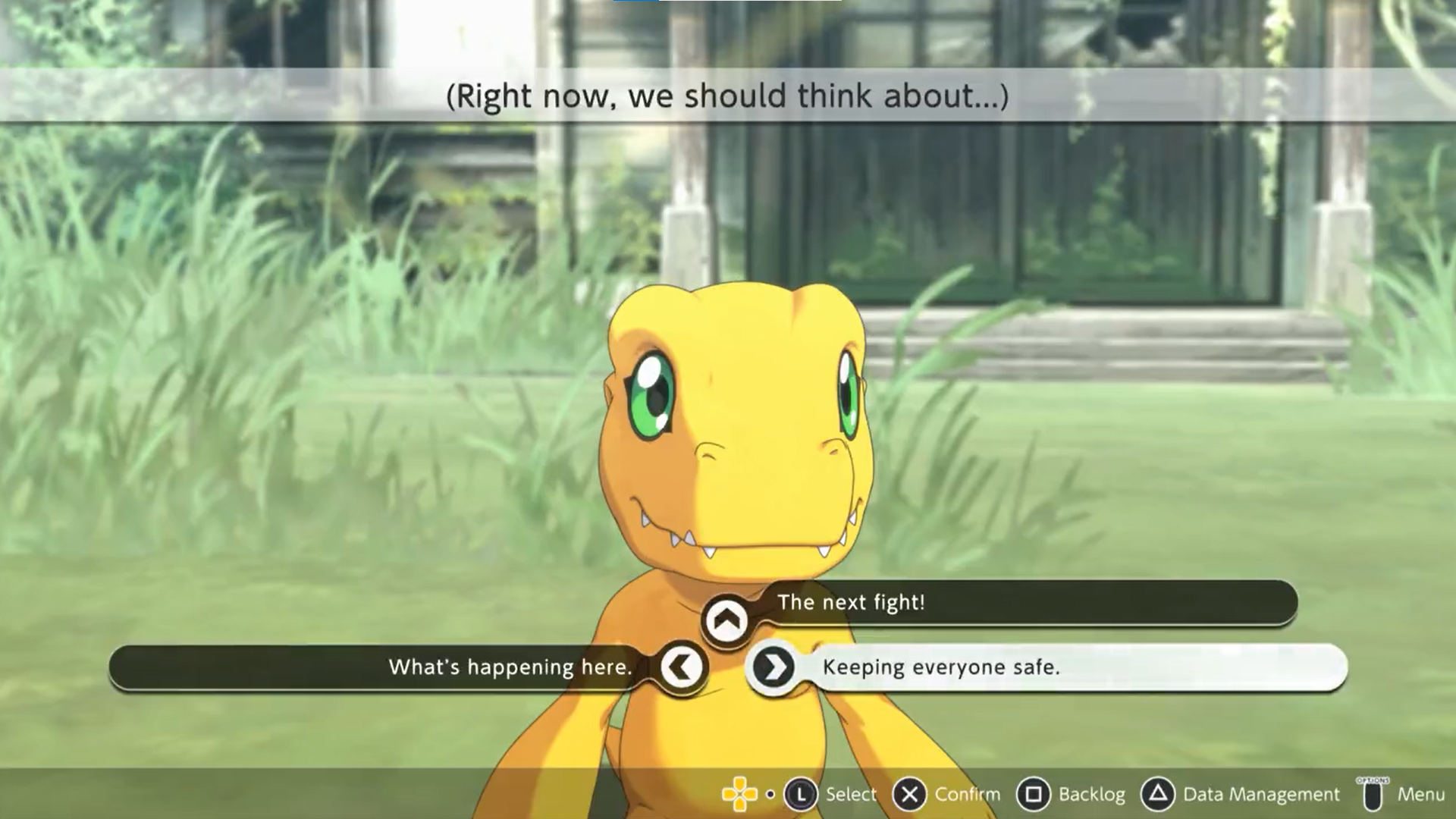Select the left arrow choice selector icon
Viewport: 1456px width, 819px height.
[x=682, y=667]
